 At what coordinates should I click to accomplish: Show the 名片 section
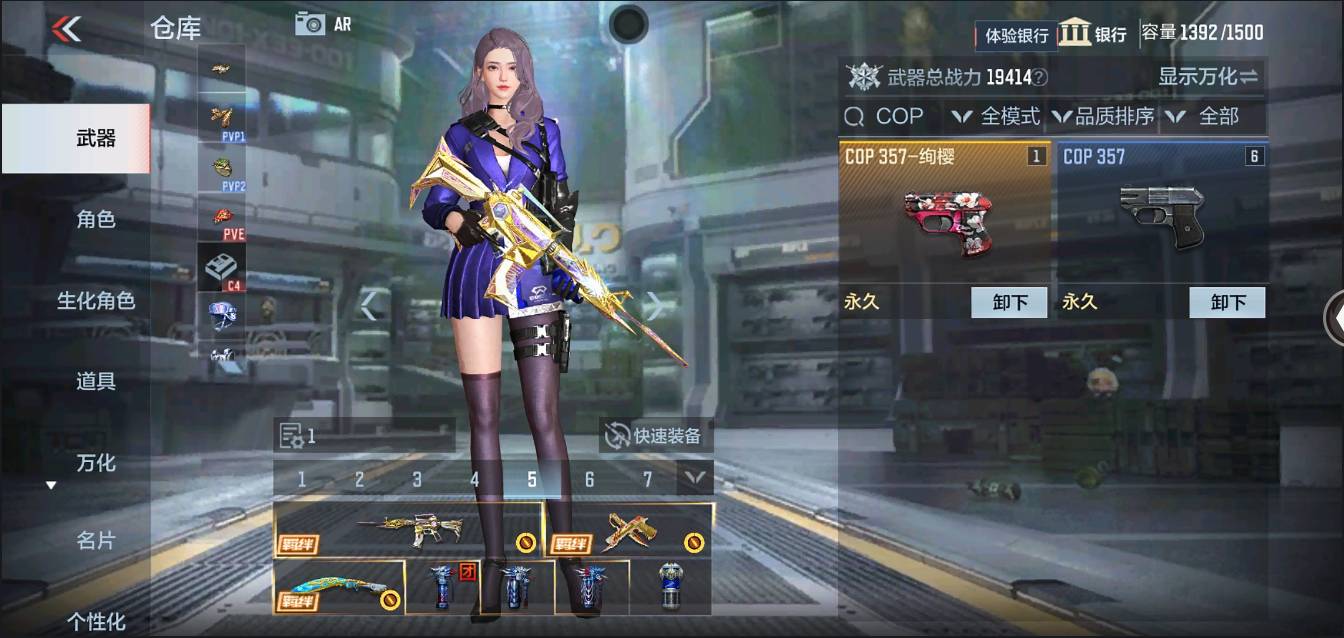point(95,541)
